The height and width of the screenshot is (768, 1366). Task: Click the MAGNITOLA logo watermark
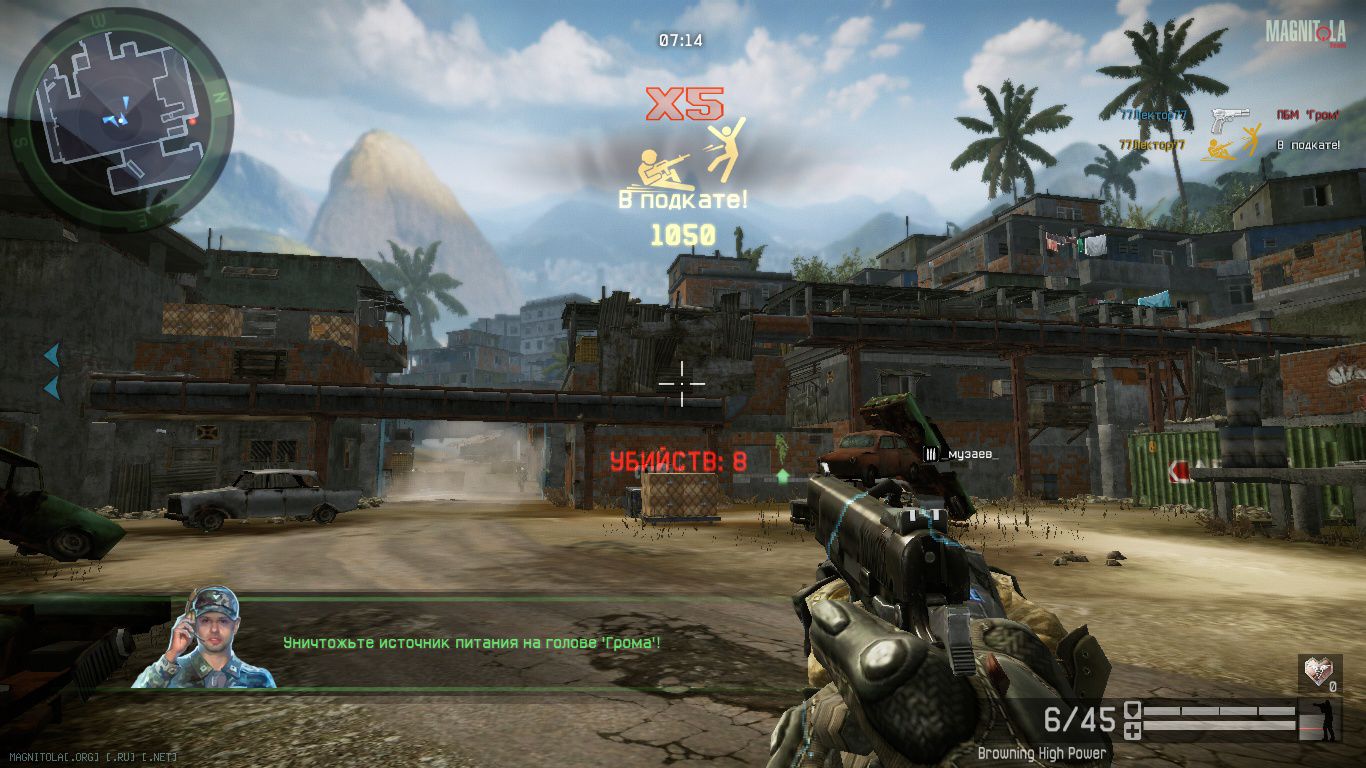click(x=1305, y=33)
